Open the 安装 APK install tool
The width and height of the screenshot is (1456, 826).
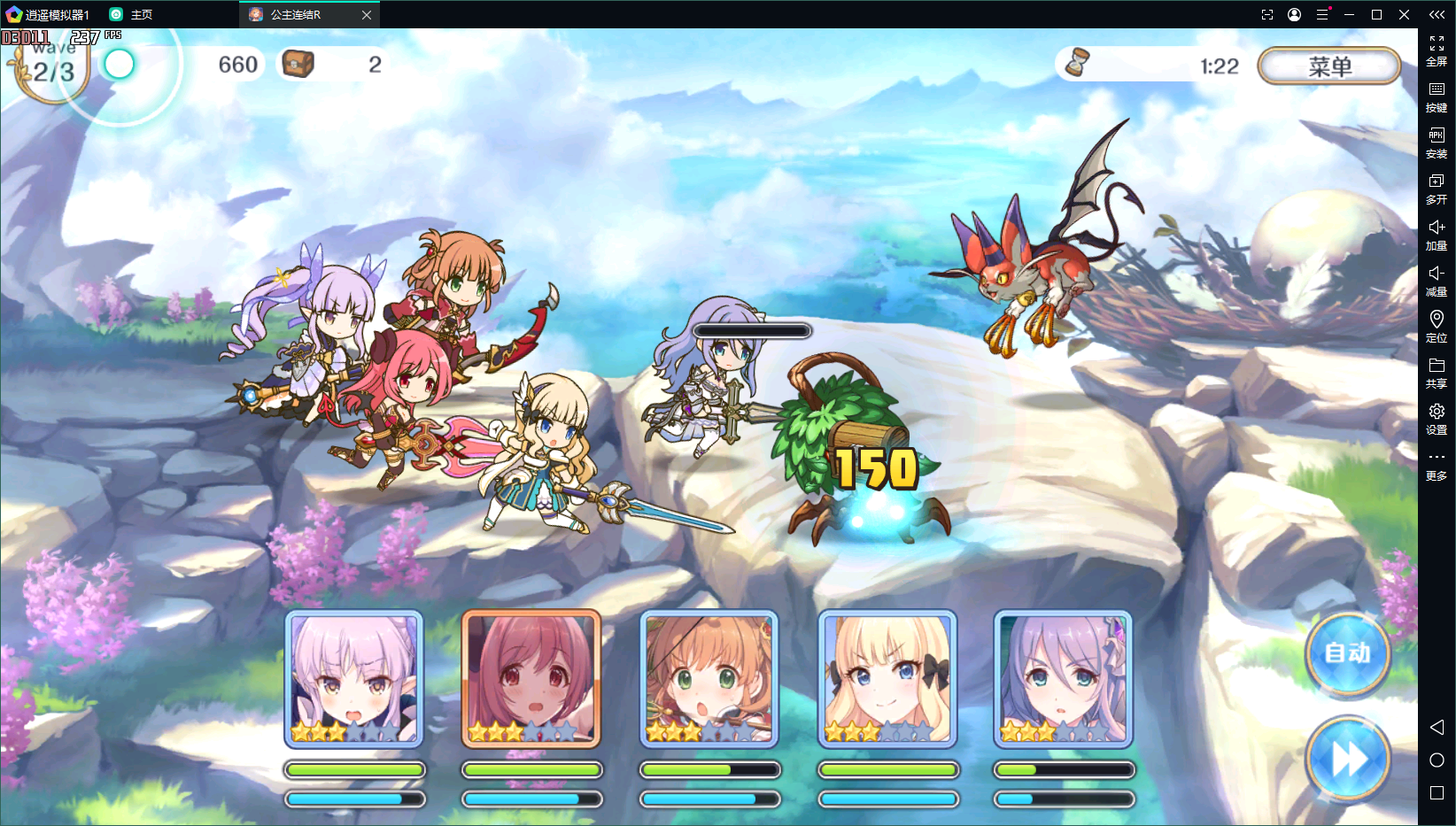pos(1437,143)
